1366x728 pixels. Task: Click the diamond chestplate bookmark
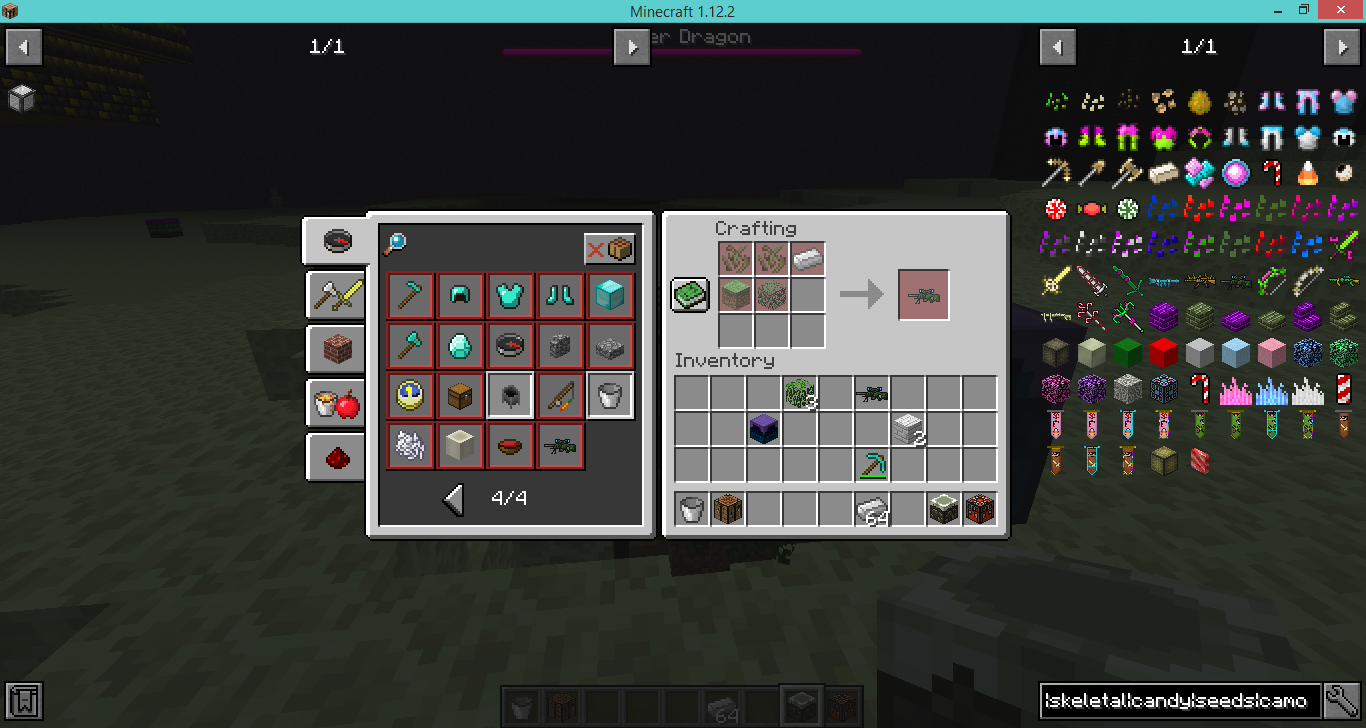[x=510, y=295]
